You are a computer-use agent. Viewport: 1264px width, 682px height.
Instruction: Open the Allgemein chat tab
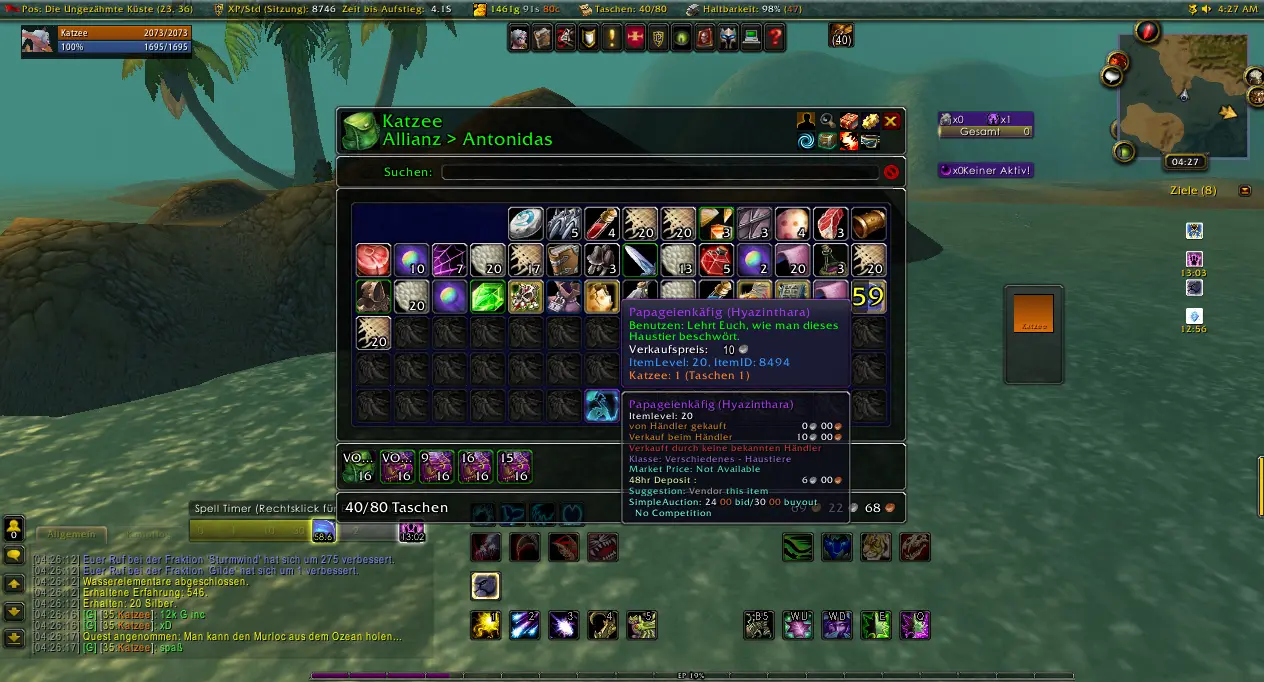pyautogui.click(x=70, y=535)
